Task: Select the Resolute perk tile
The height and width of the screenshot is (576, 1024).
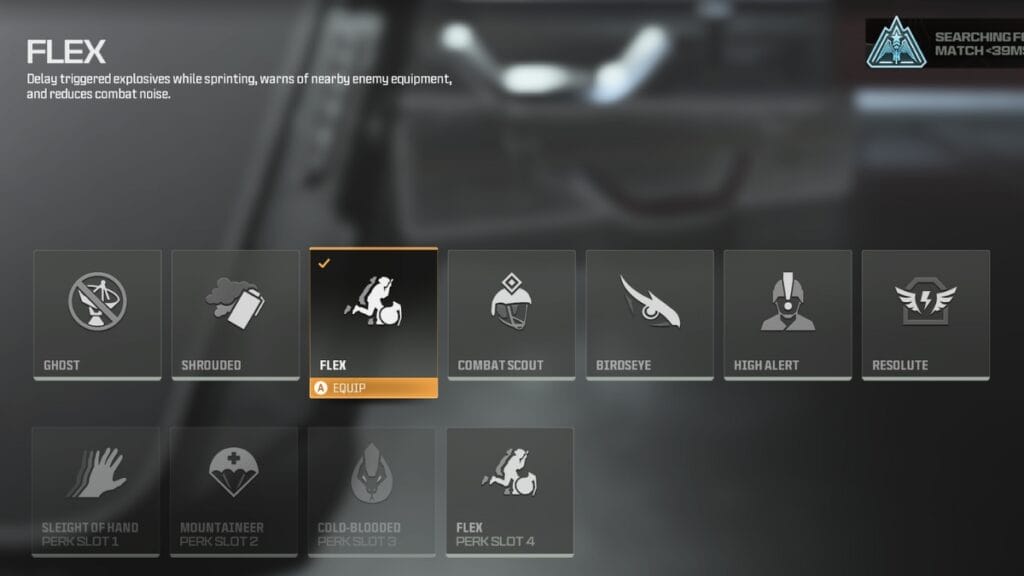Action: [x=925, y=314]
